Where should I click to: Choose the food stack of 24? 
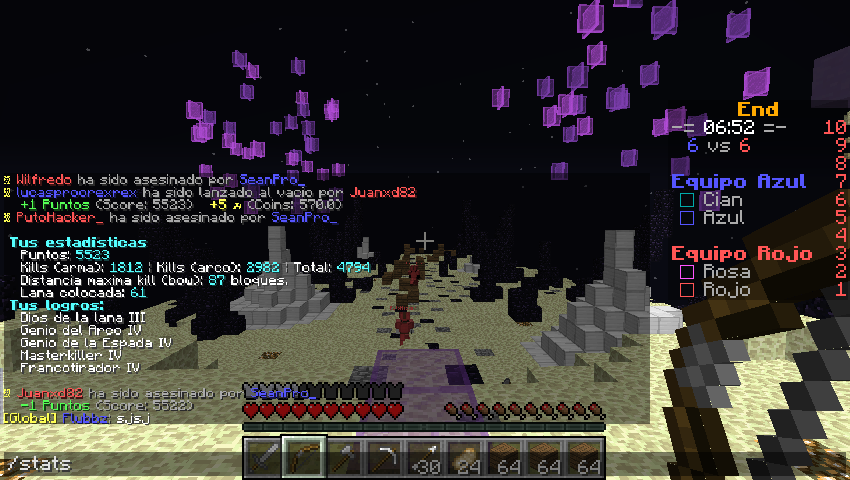tap(464, 458)
